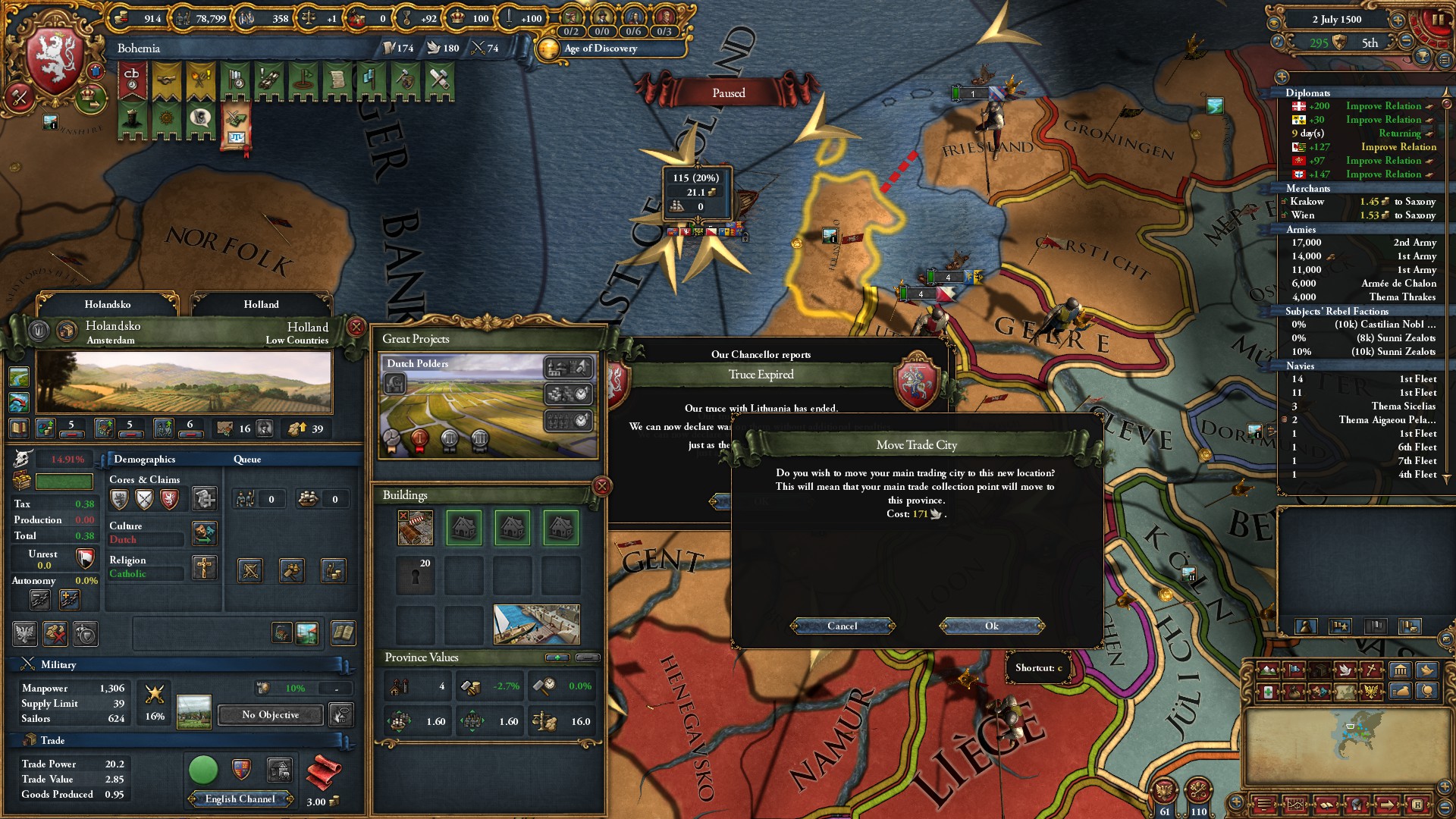
Task: Change the province religion icon
Action: tap(205, 567)
